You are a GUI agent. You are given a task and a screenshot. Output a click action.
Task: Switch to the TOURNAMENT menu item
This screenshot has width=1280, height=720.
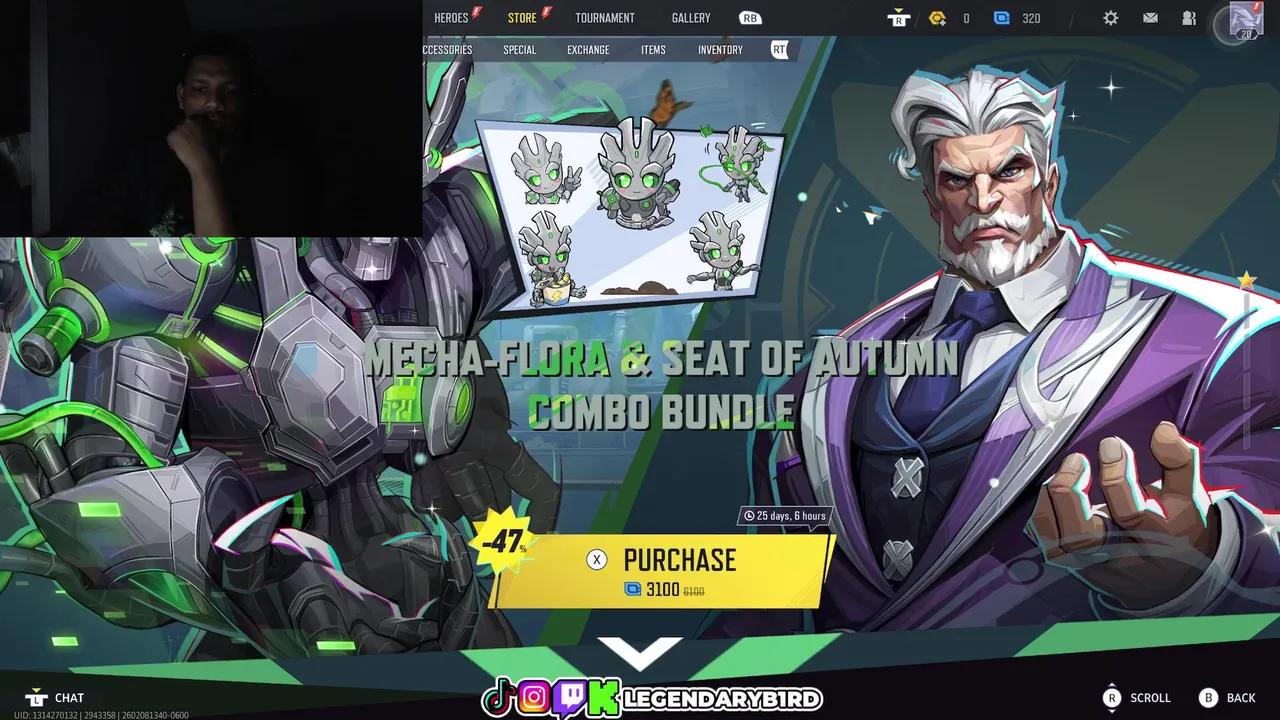605,17
